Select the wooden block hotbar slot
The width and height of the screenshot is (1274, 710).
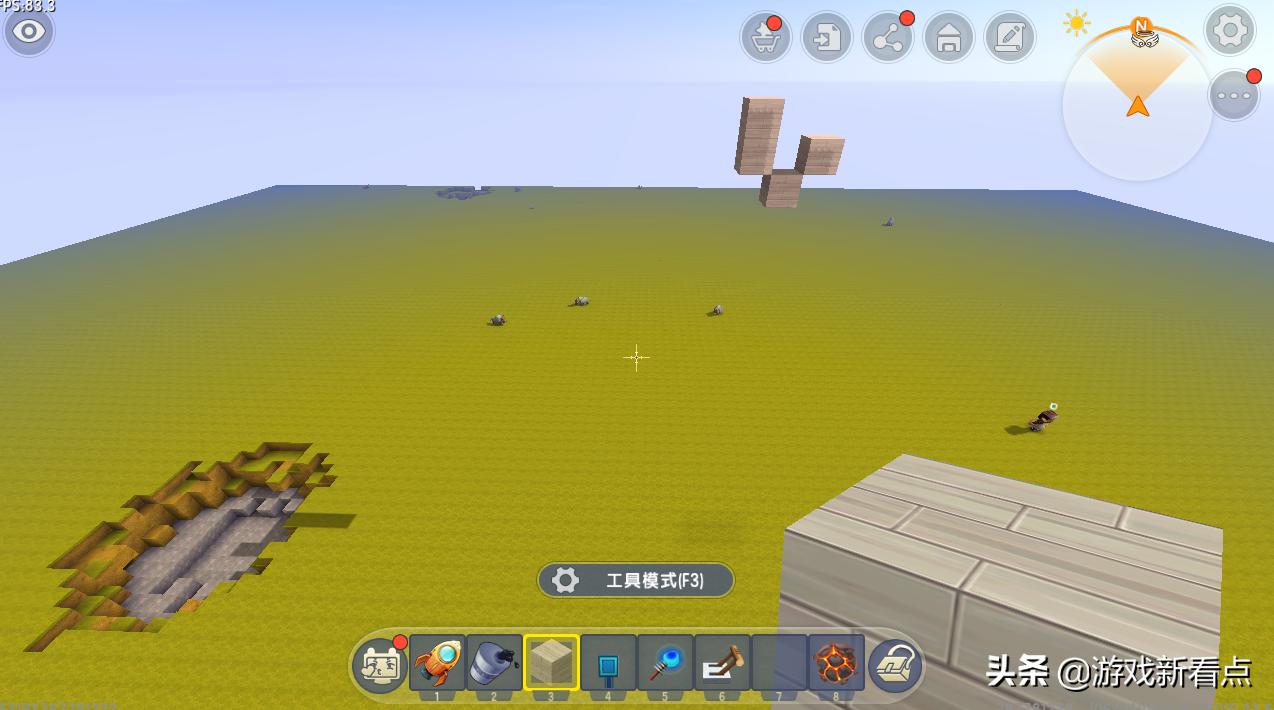[551, 662]
